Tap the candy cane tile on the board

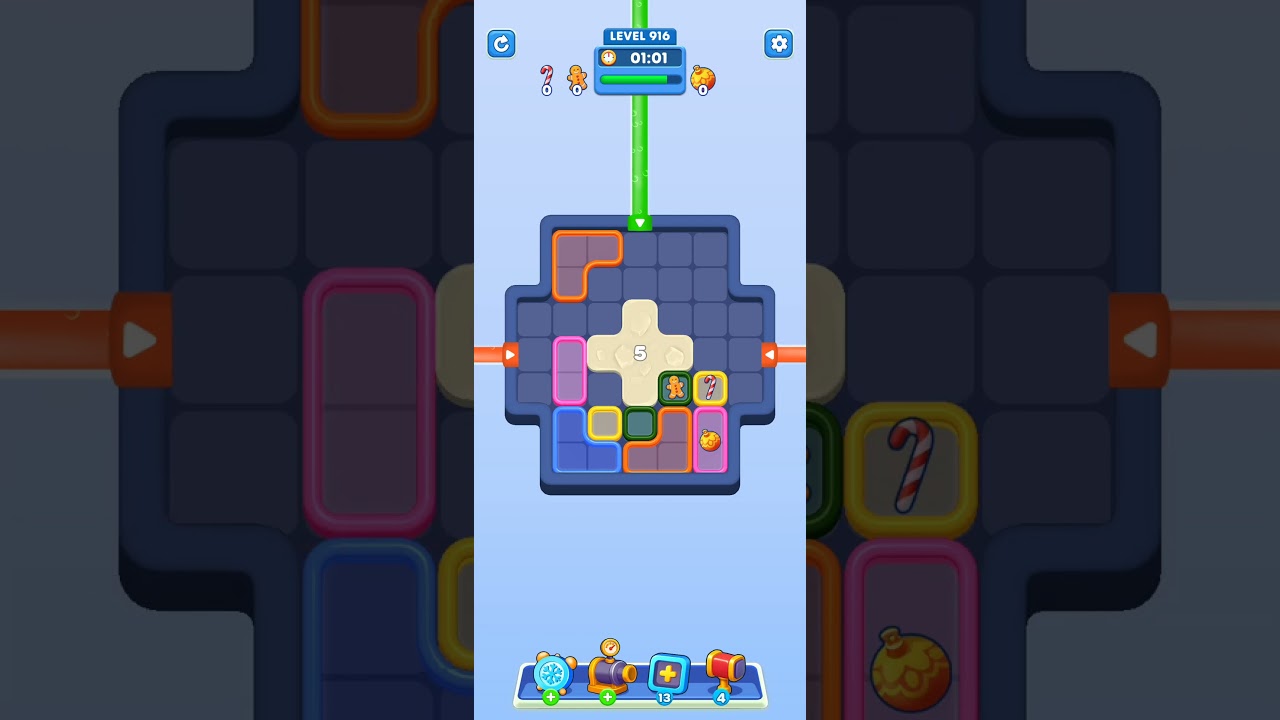pyautogui.click(x=712, y=388)
